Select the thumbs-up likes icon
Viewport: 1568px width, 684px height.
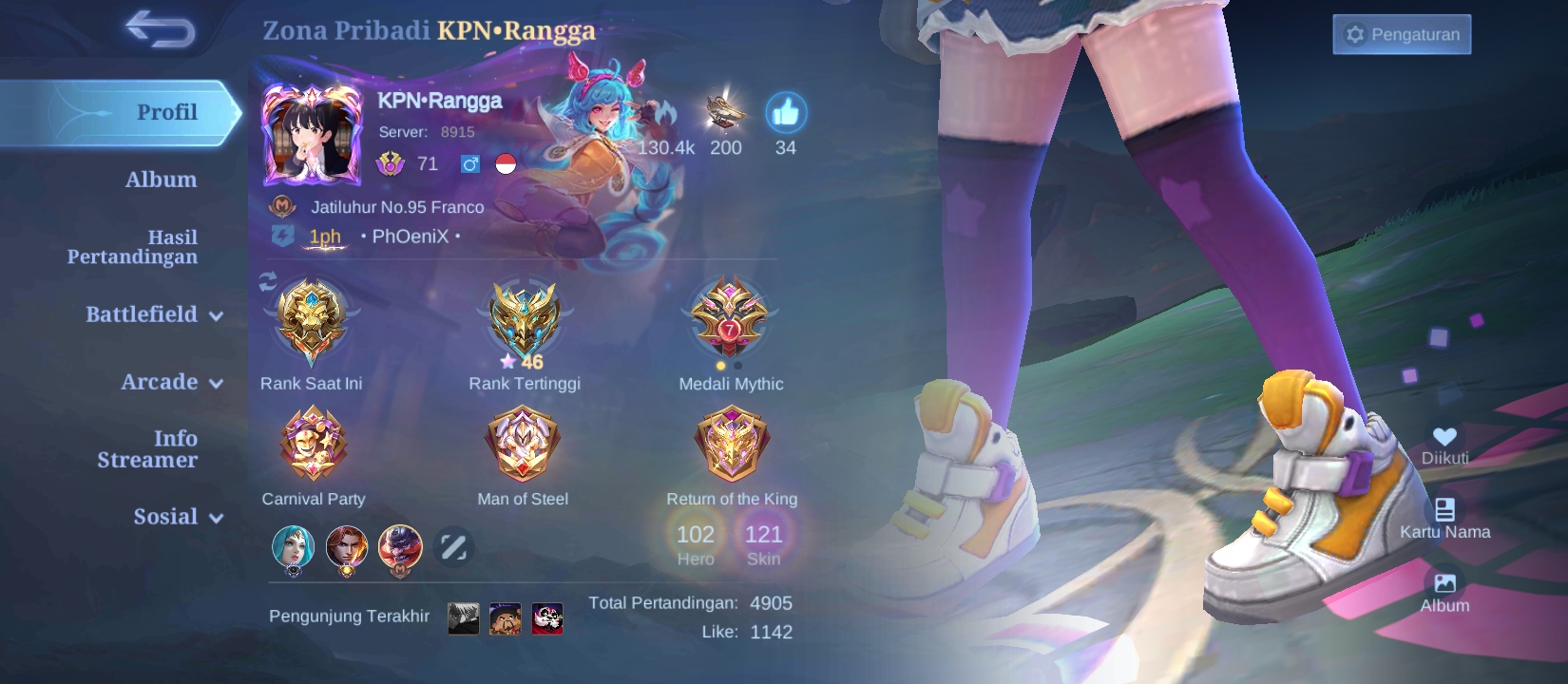click(x=785, y=111)
